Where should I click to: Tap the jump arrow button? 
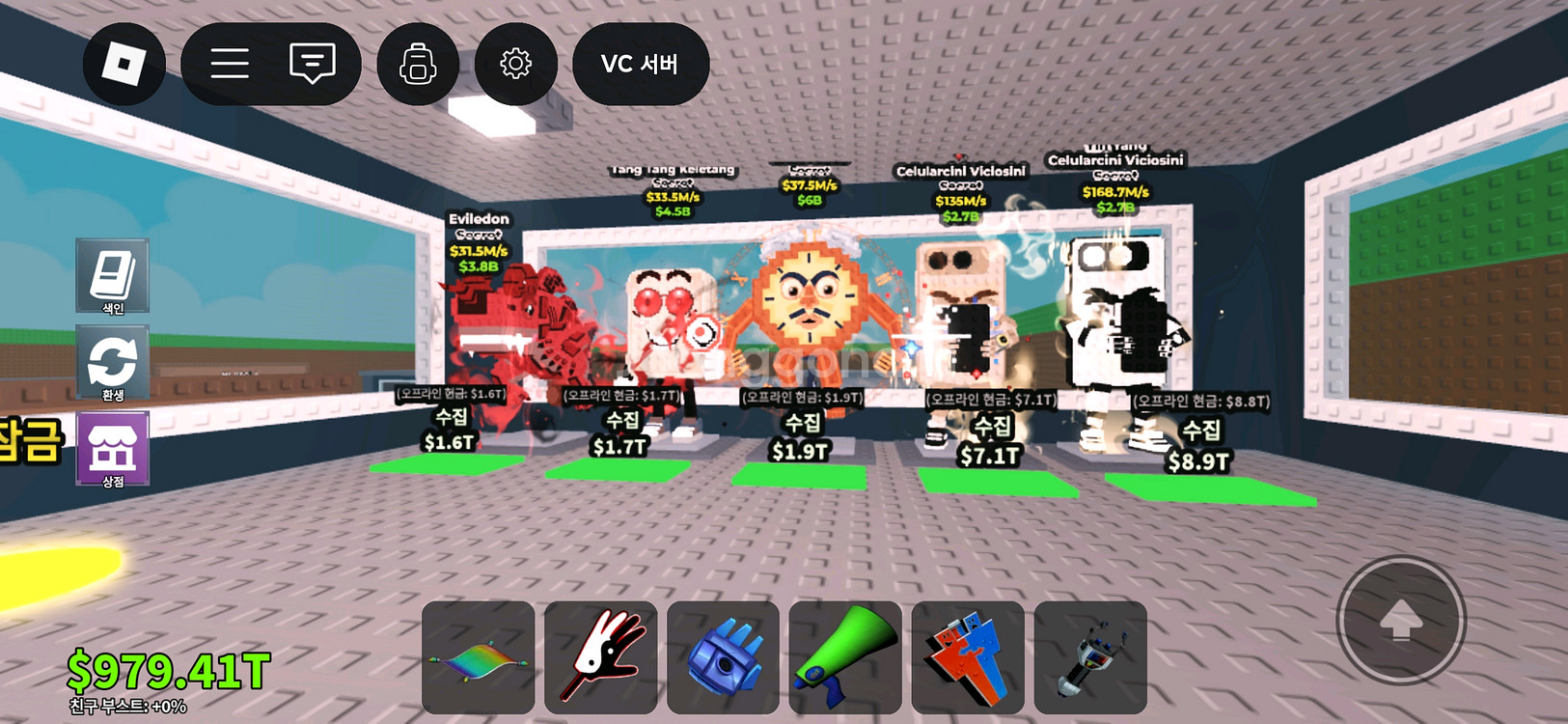pyautogui.click(x=1401, y=621)
